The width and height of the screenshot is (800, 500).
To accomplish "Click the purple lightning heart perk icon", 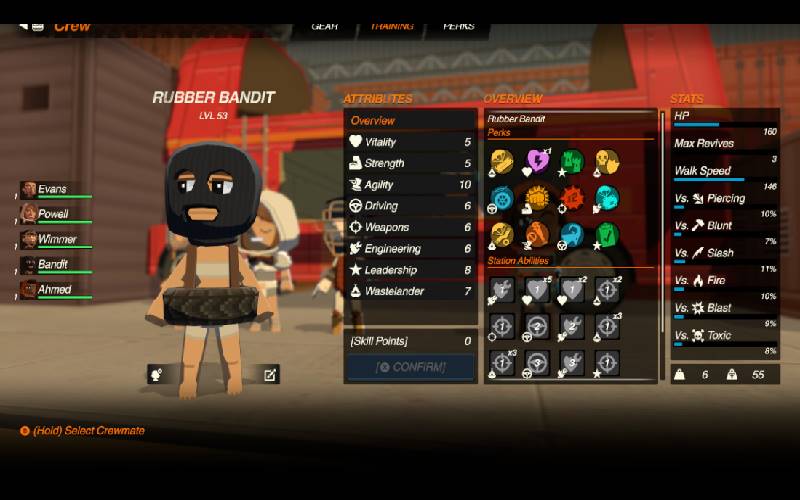I will pyautogui.click(x=537, y=161).
